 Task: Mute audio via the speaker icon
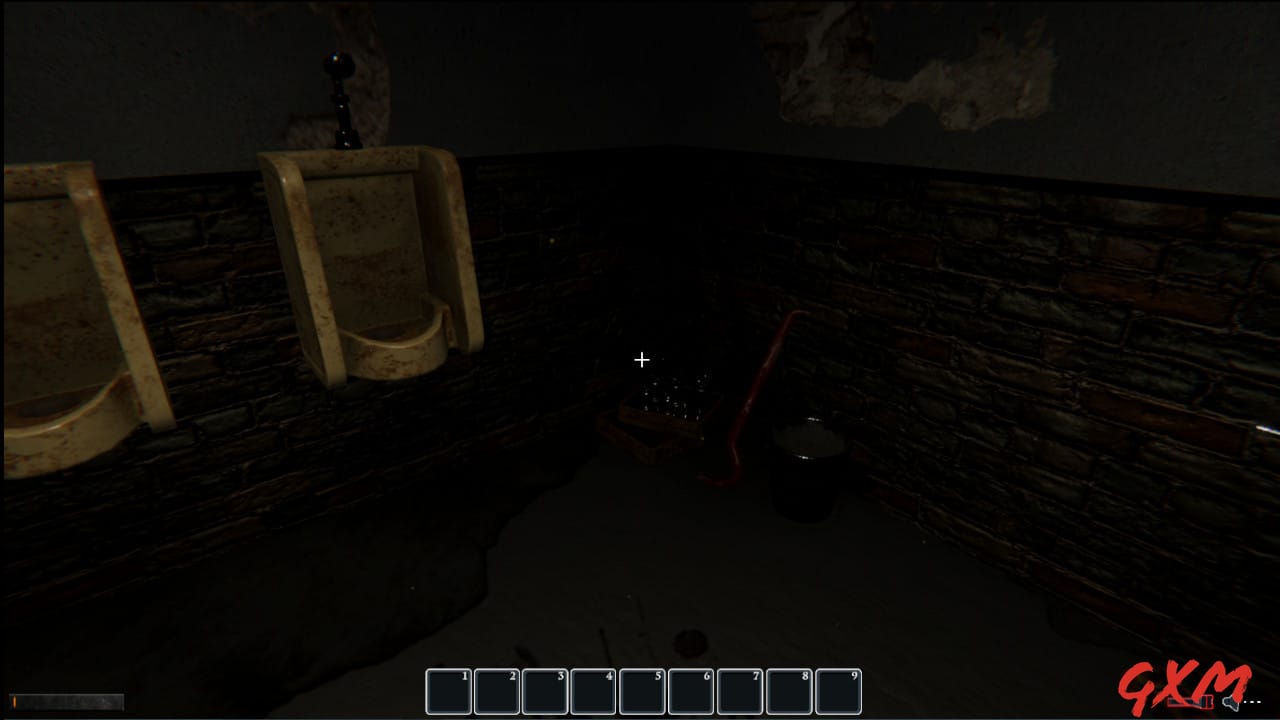tap(1229, 702)
